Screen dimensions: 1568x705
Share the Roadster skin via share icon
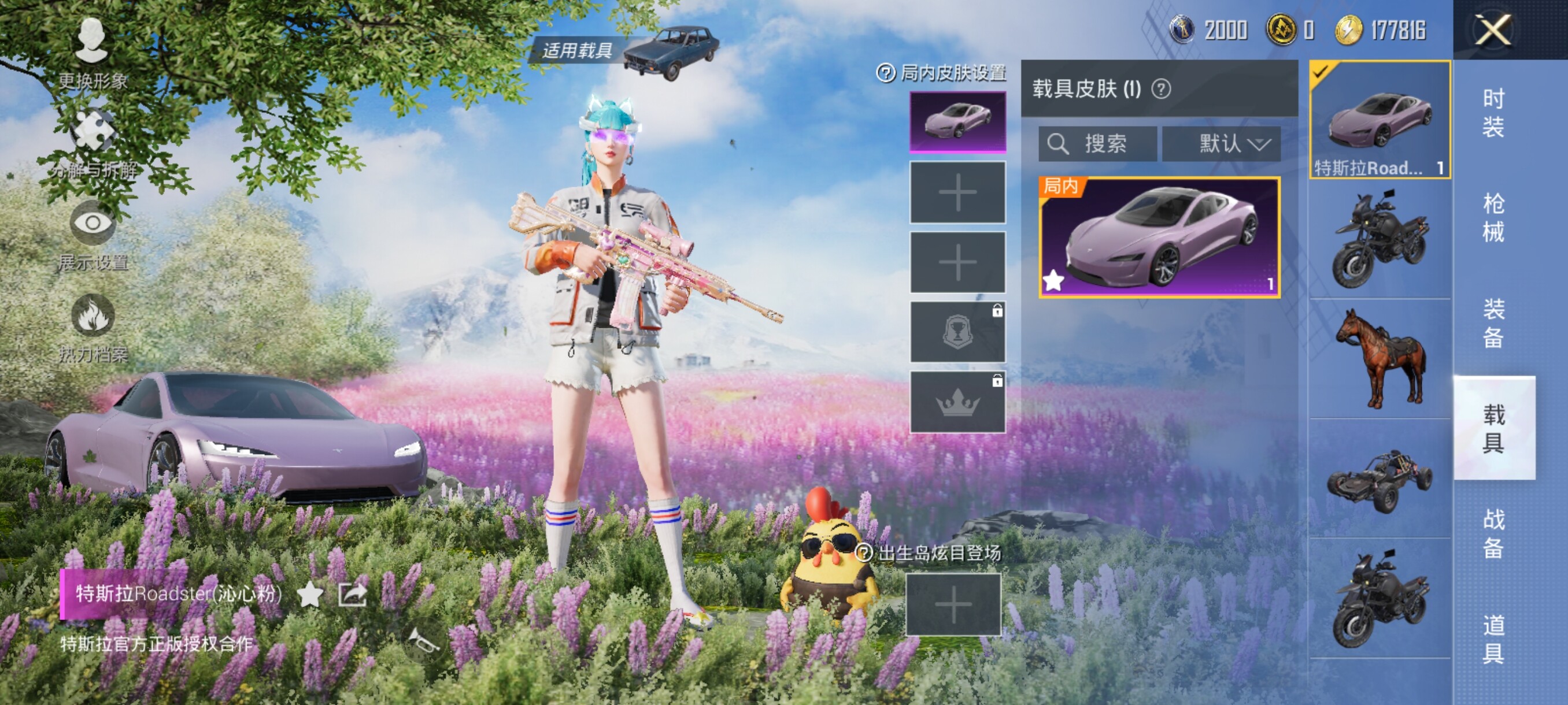353,594
